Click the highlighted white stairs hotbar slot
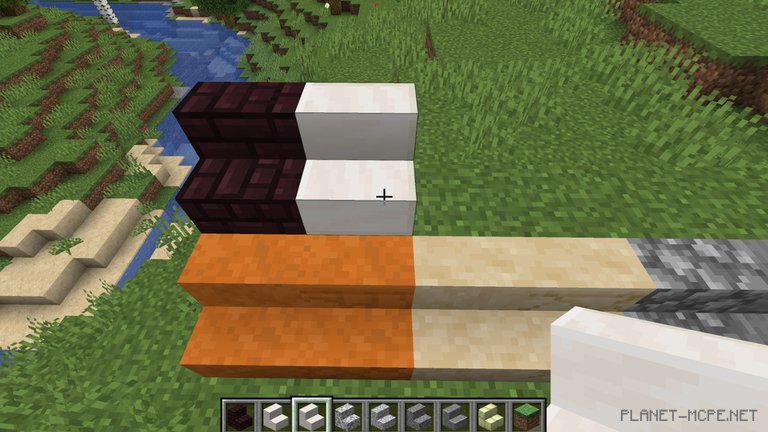Viewport: 768px width, 432px height. [x=309, y=414]
